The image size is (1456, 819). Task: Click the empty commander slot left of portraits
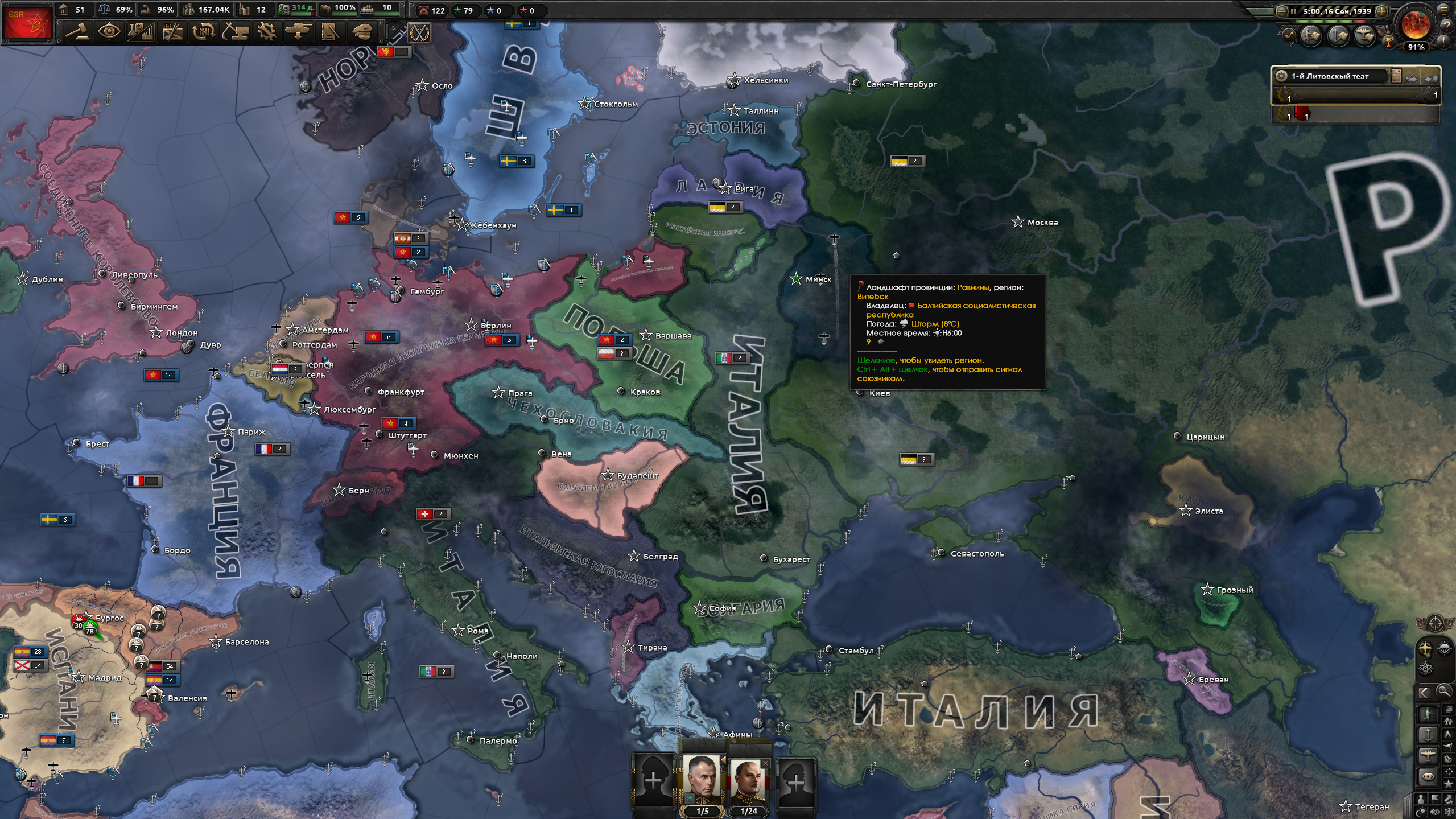coord(653,780)
